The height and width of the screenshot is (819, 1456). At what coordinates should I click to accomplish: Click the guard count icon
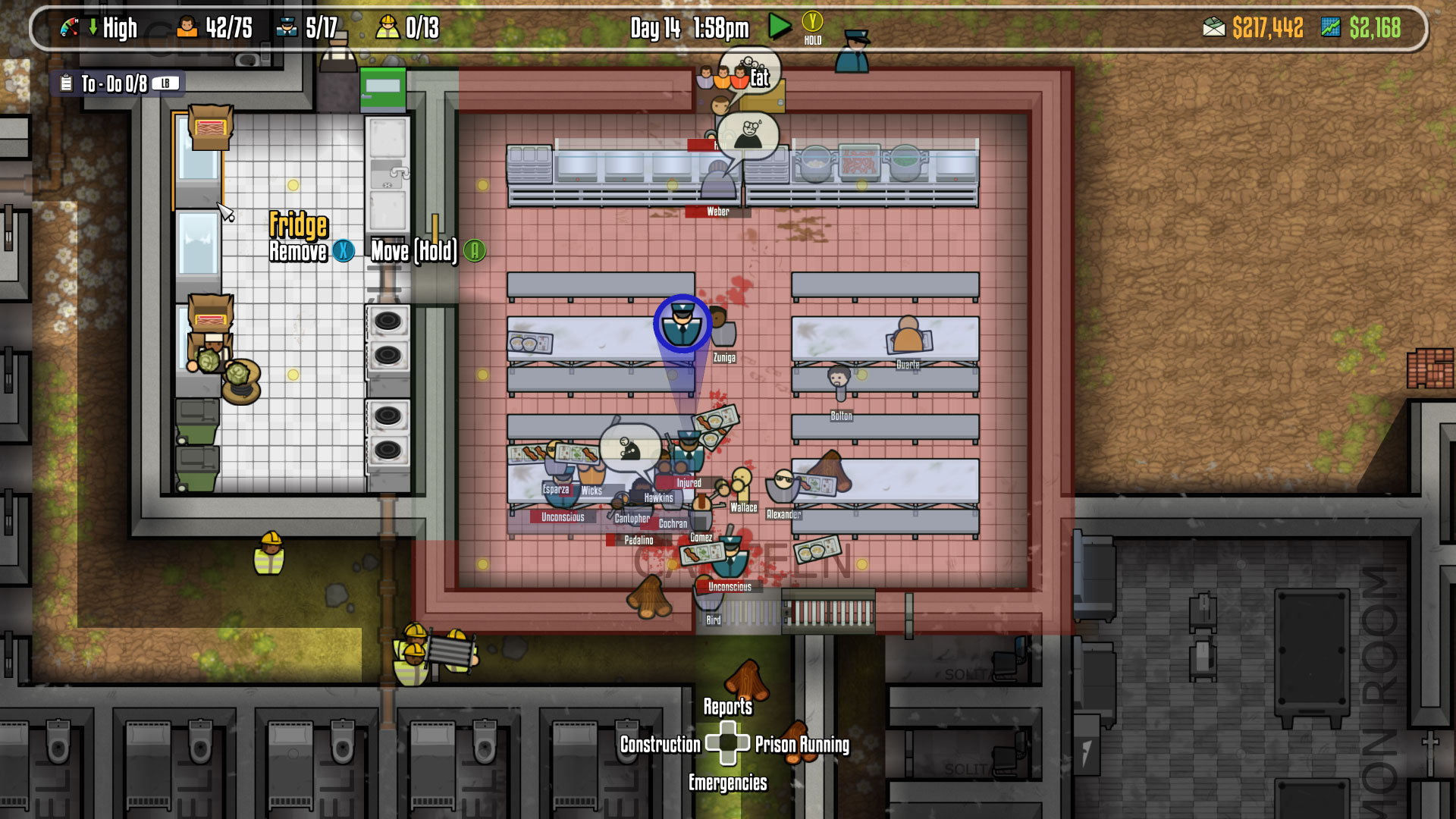[287, 28]
